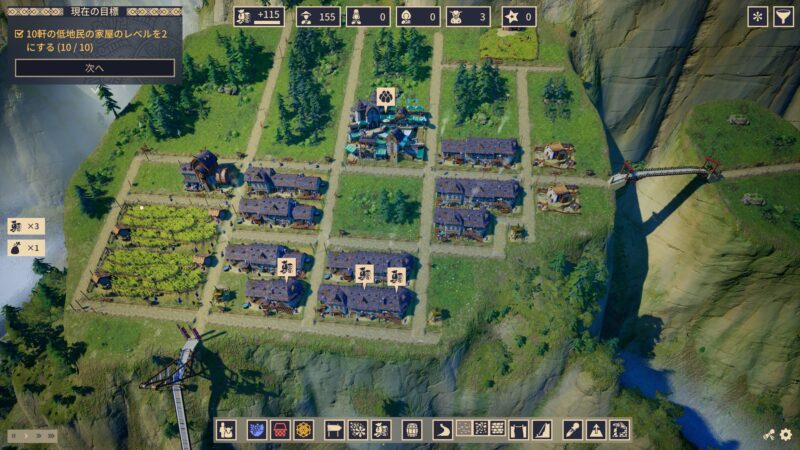Image resolution: width=800 pixels, height=450 pixels.
Task: Pick the curved road tool
Action: (443, 430)
